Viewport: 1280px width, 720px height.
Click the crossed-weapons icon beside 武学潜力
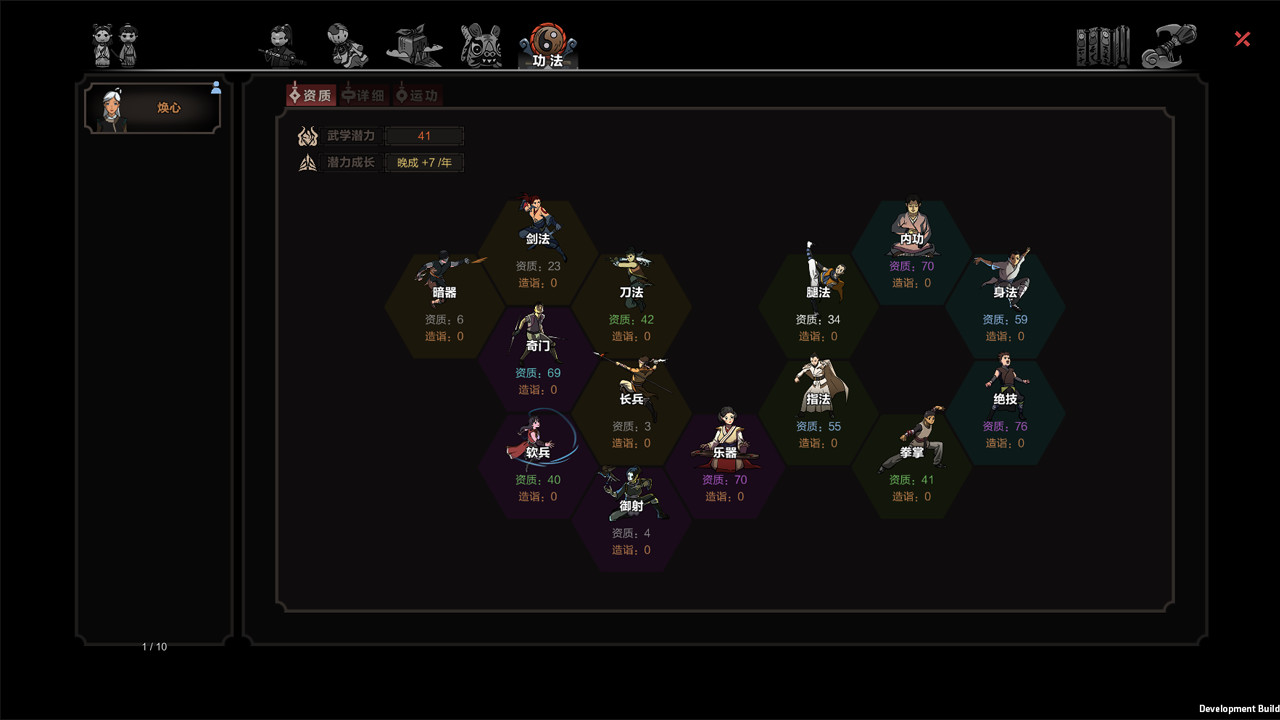(x=307, y=135)
